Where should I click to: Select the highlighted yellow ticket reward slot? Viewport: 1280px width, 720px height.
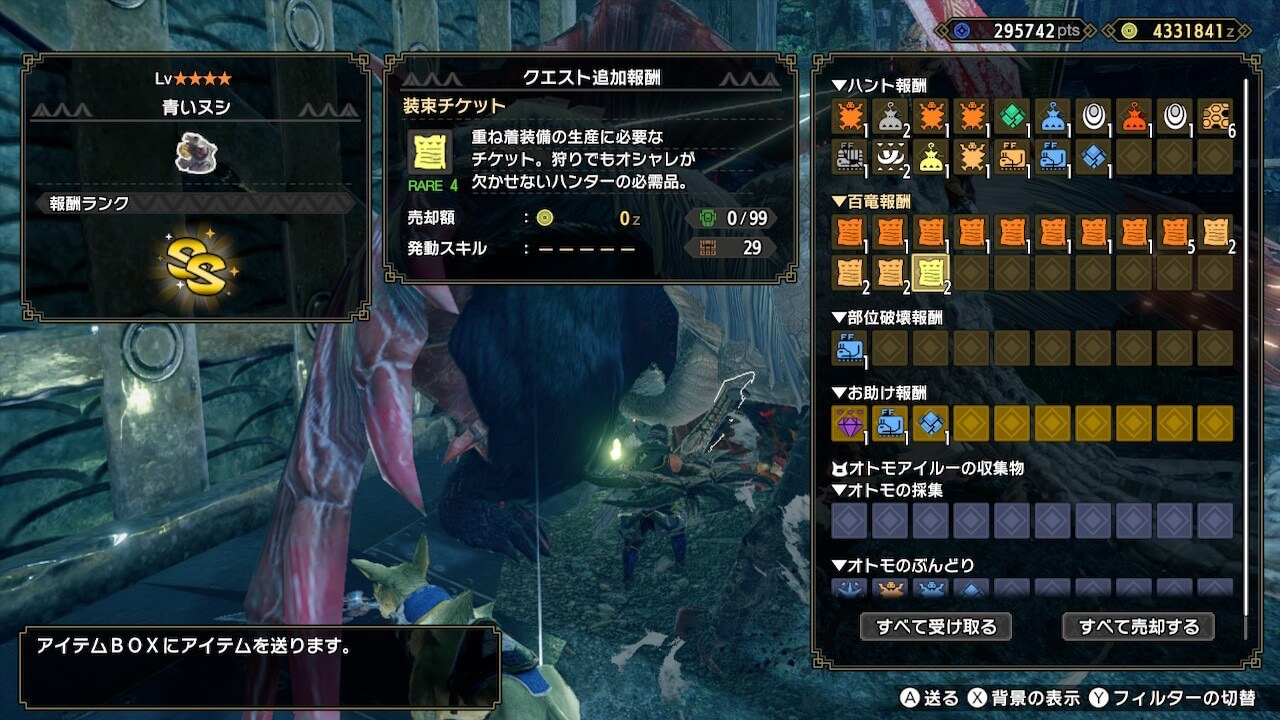click(931, 273)
